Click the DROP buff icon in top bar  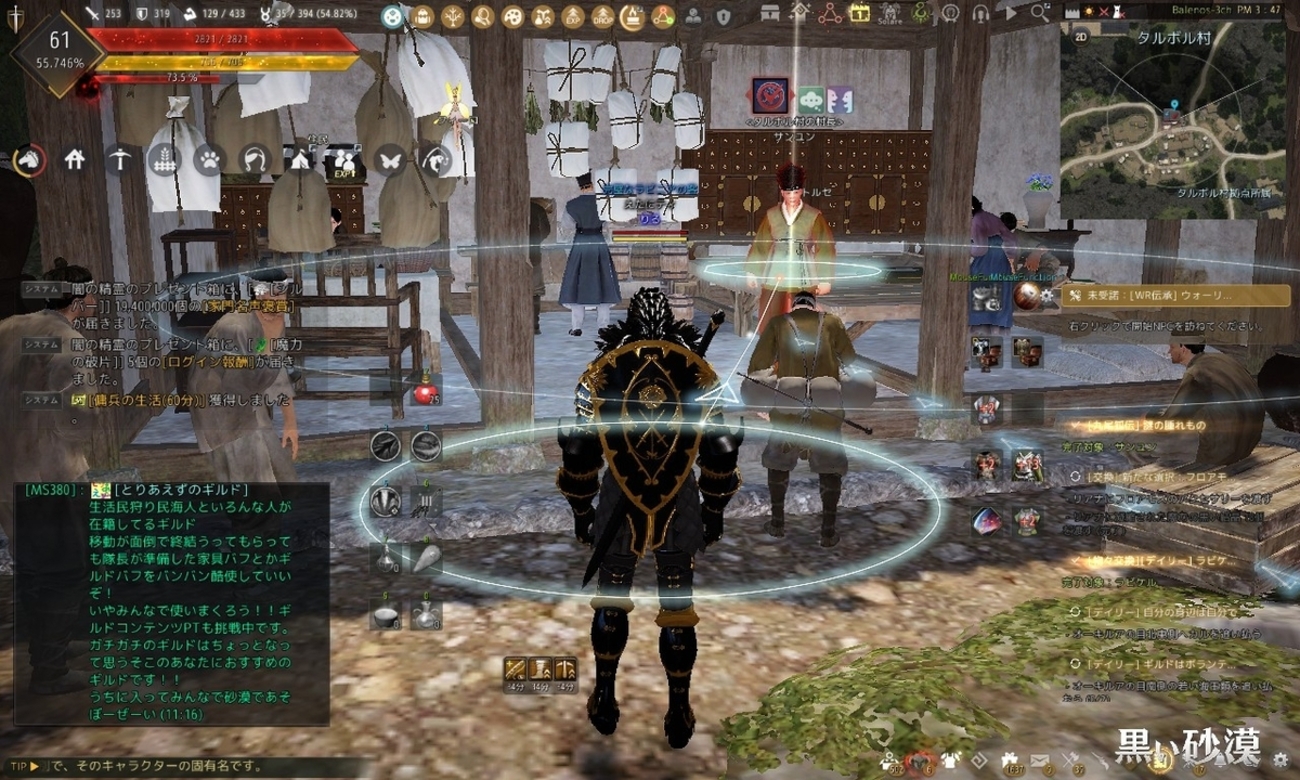pos(603,16)
